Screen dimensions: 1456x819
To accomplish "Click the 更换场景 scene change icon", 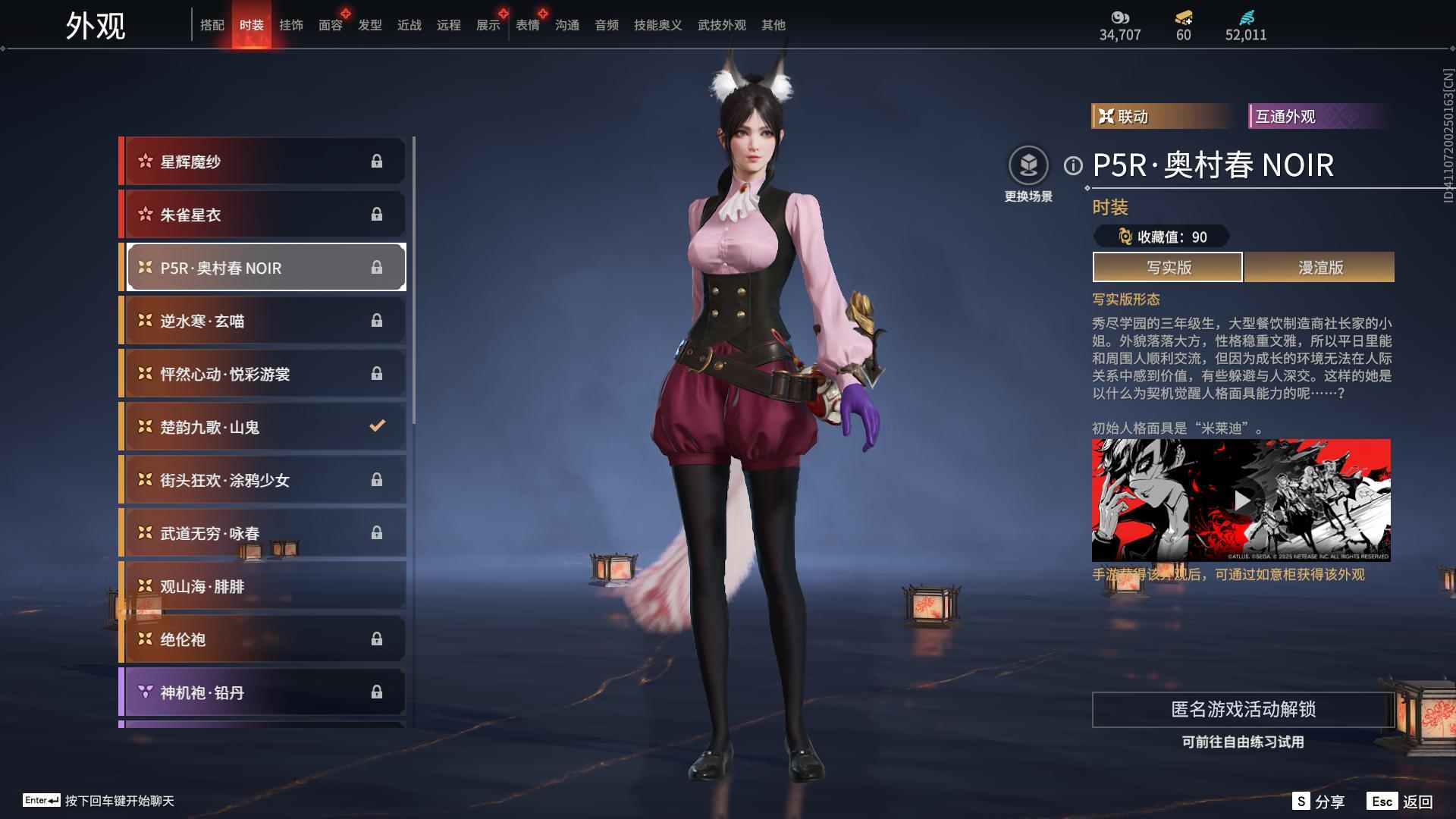I will [x=1028, y=166].
